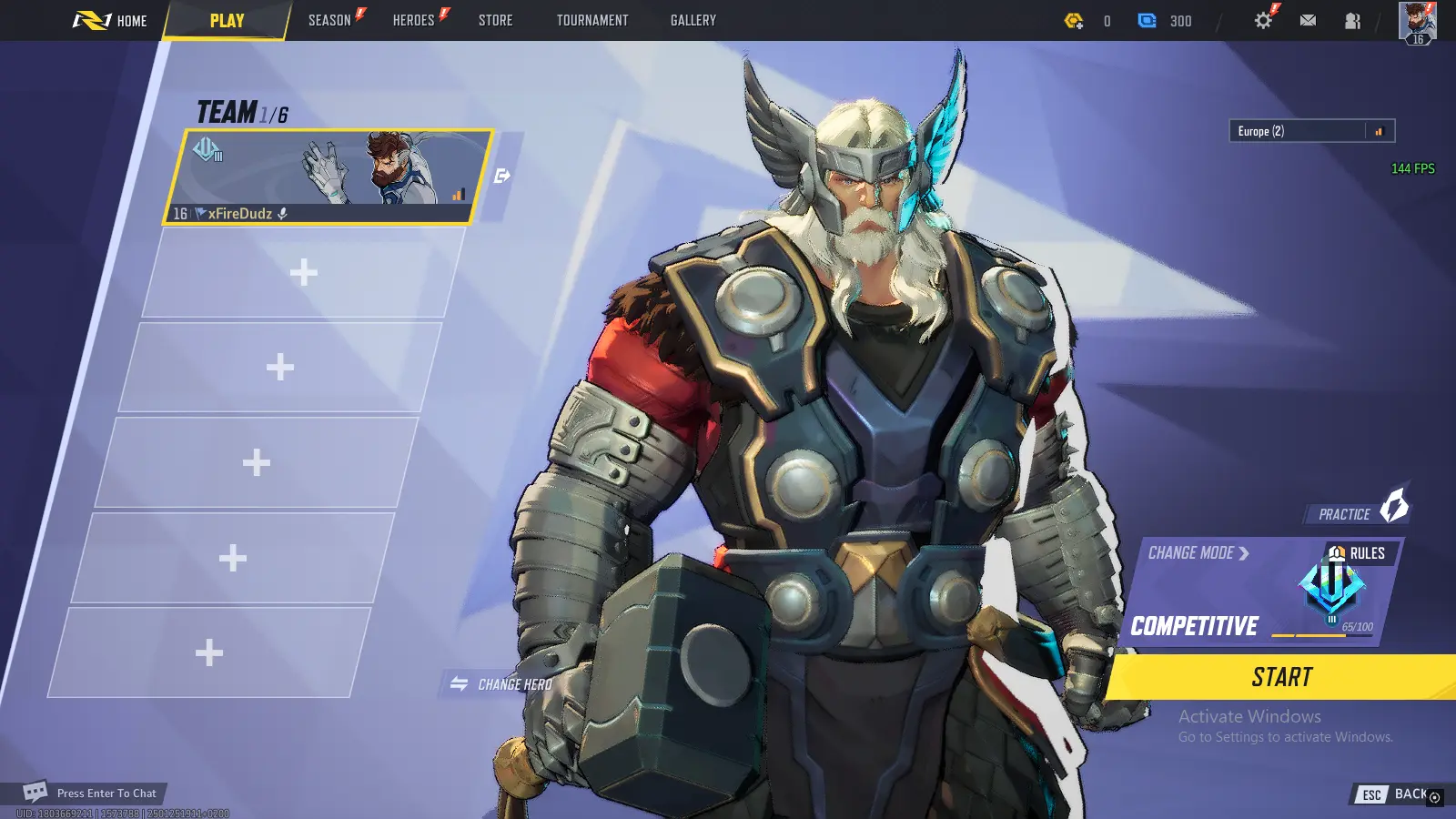Click the network signal indicator on player card

click(x=458, y=192)
